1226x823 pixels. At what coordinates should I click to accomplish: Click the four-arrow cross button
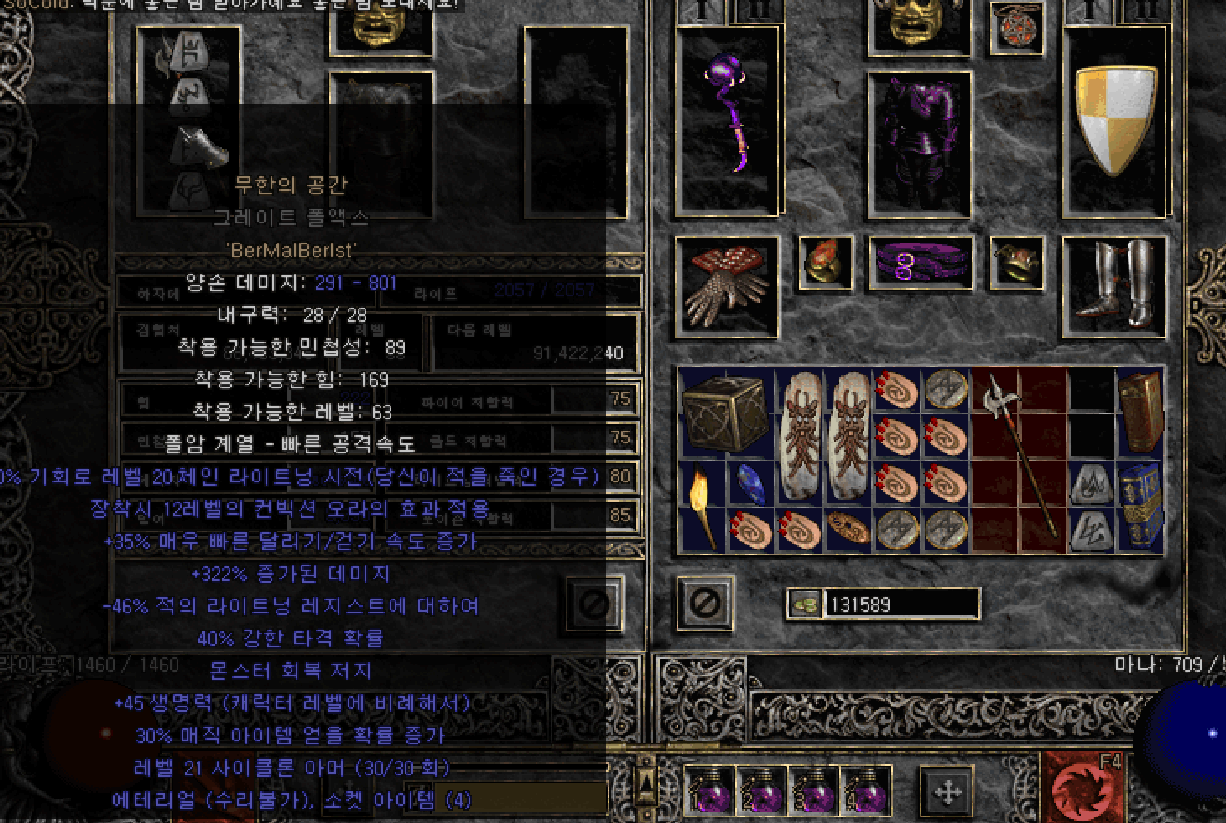pyautogui.click(x=946, y=793)
